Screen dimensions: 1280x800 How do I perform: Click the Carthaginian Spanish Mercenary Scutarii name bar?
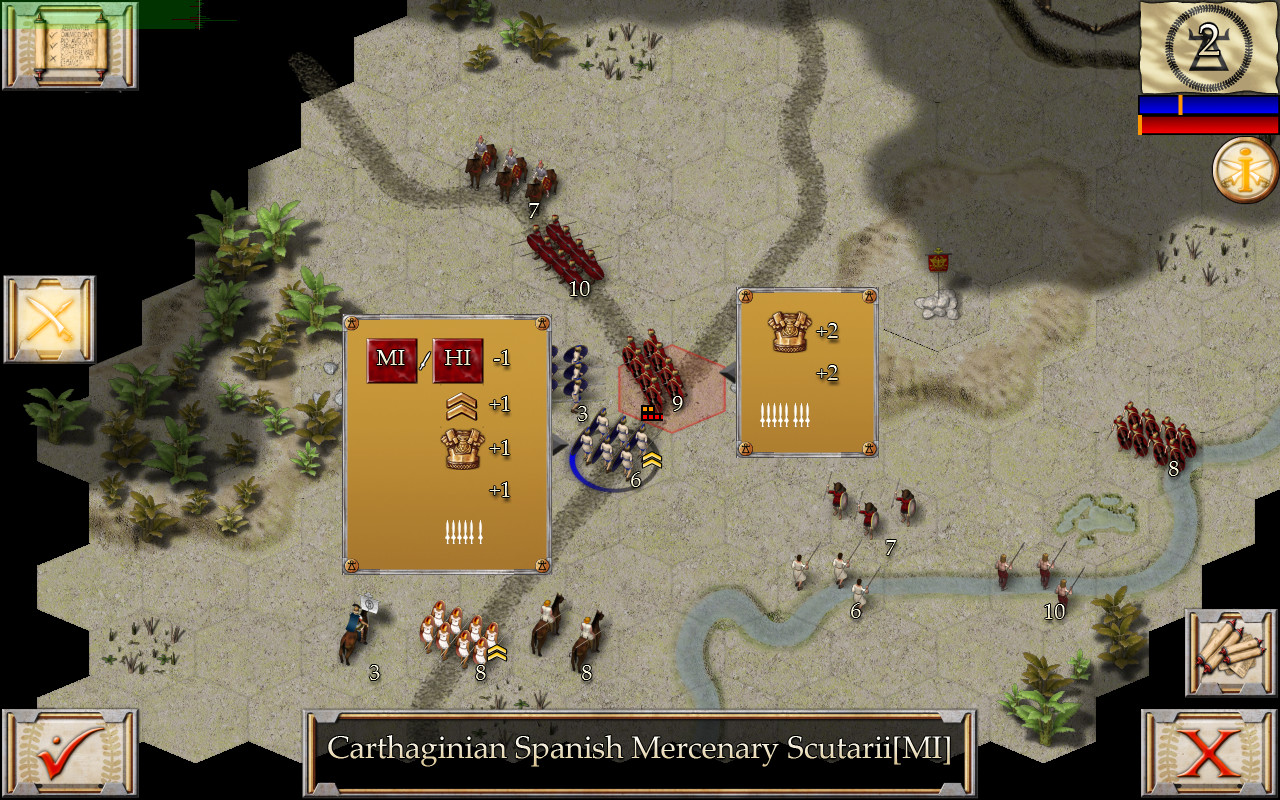click(x=640, y=748)
